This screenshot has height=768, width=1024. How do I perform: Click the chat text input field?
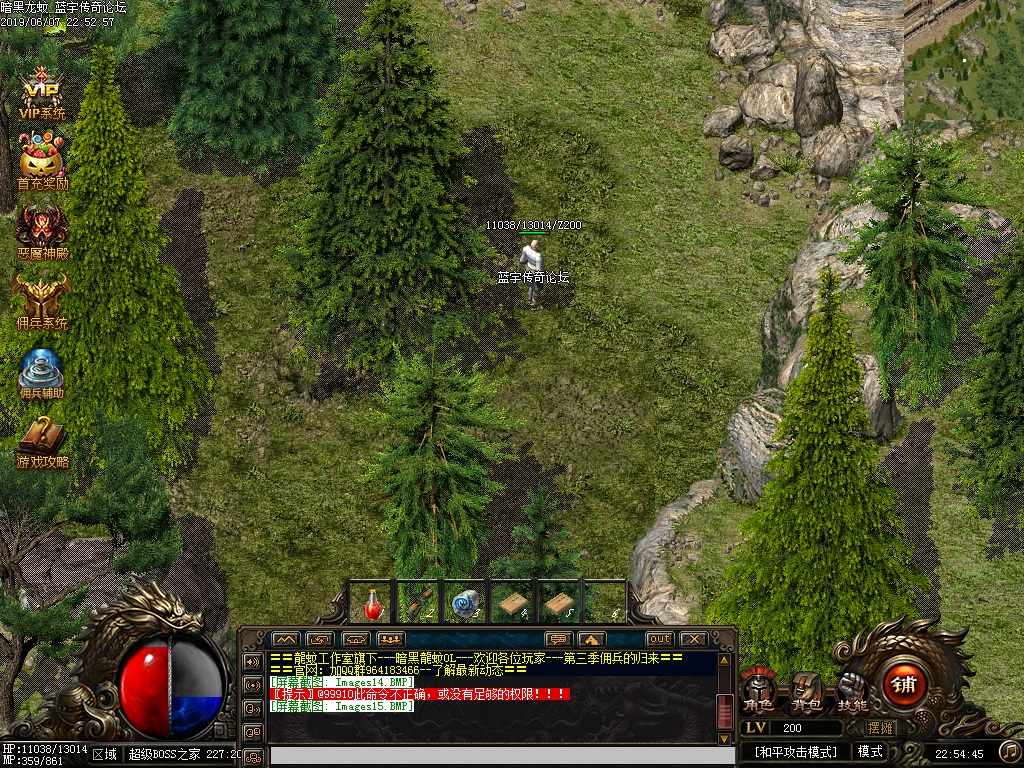pyautogui.click(x=490, y=756)
